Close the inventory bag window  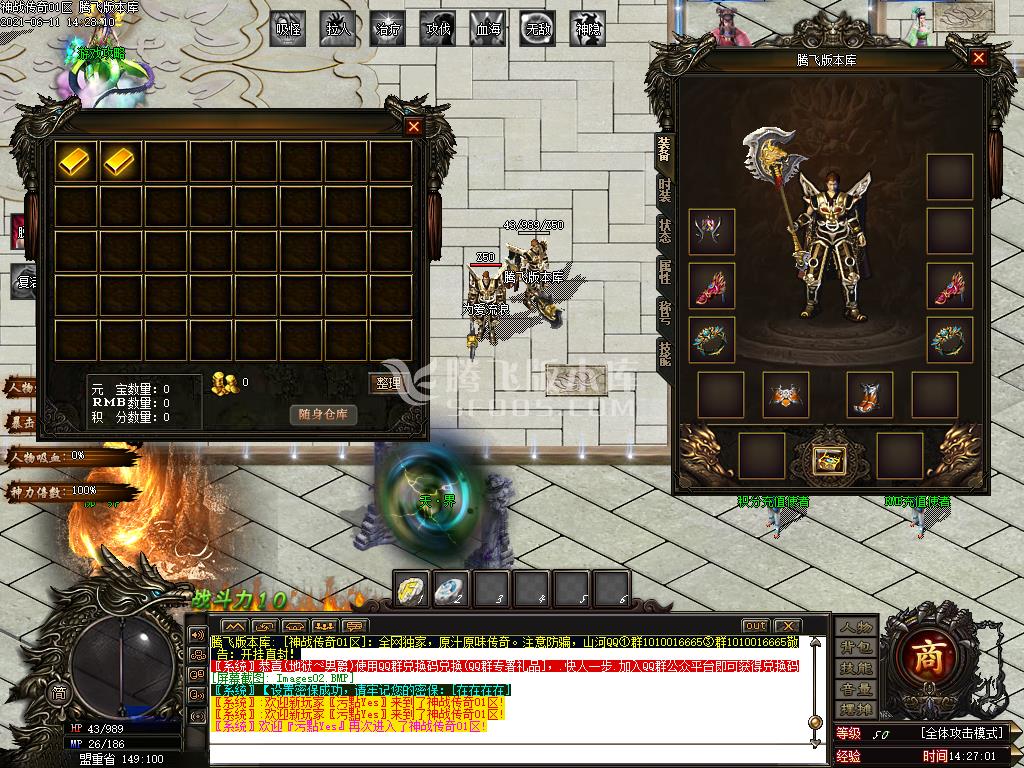(x=414, y=127)
